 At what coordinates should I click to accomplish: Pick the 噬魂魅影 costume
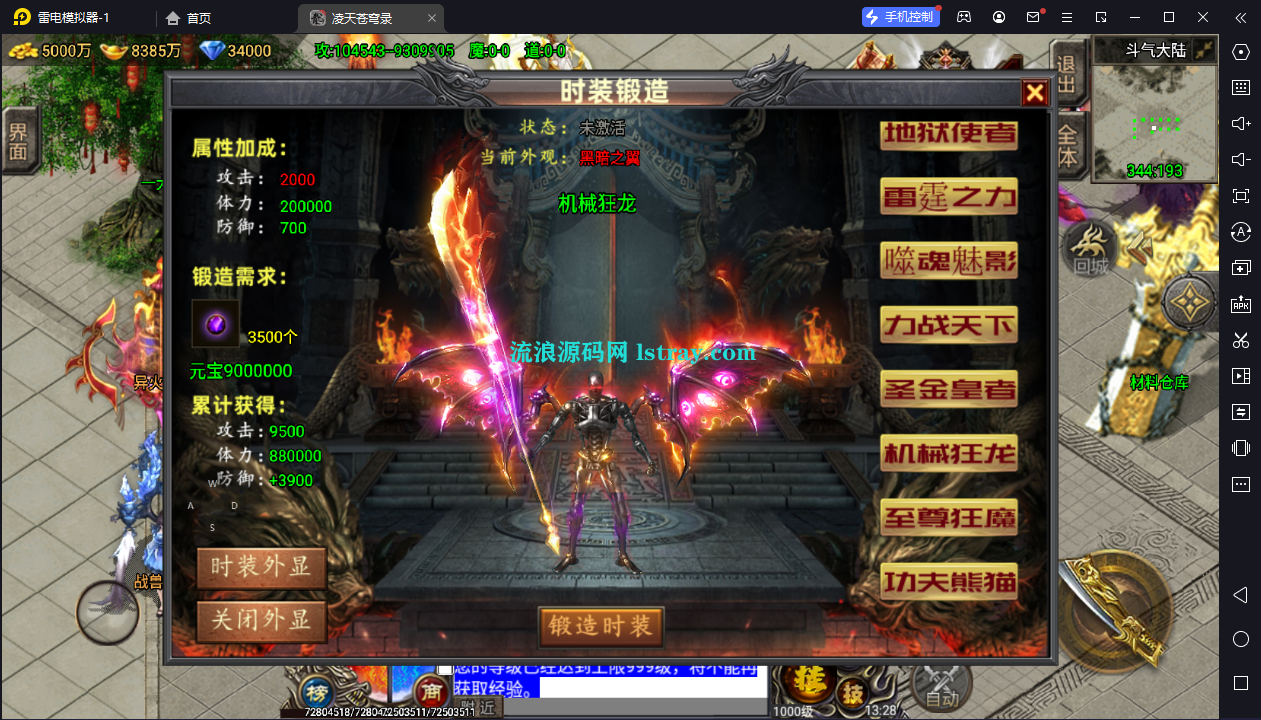[948, 260]
